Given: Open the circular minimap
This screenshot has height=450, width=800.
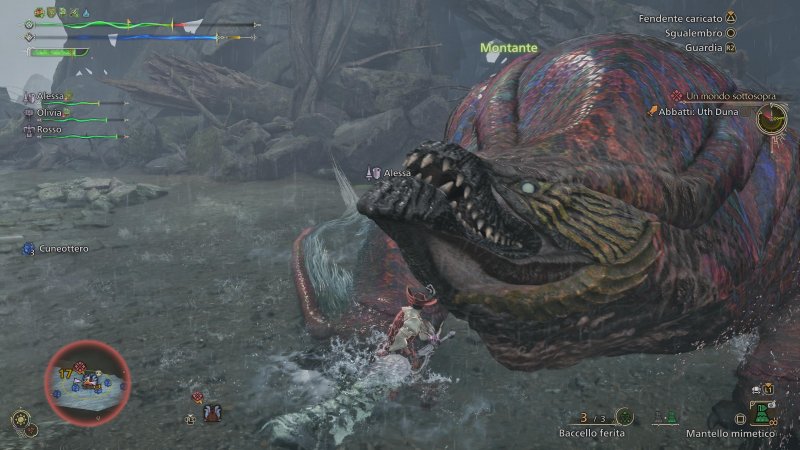Looking at the screenshot, I should 87,382.
